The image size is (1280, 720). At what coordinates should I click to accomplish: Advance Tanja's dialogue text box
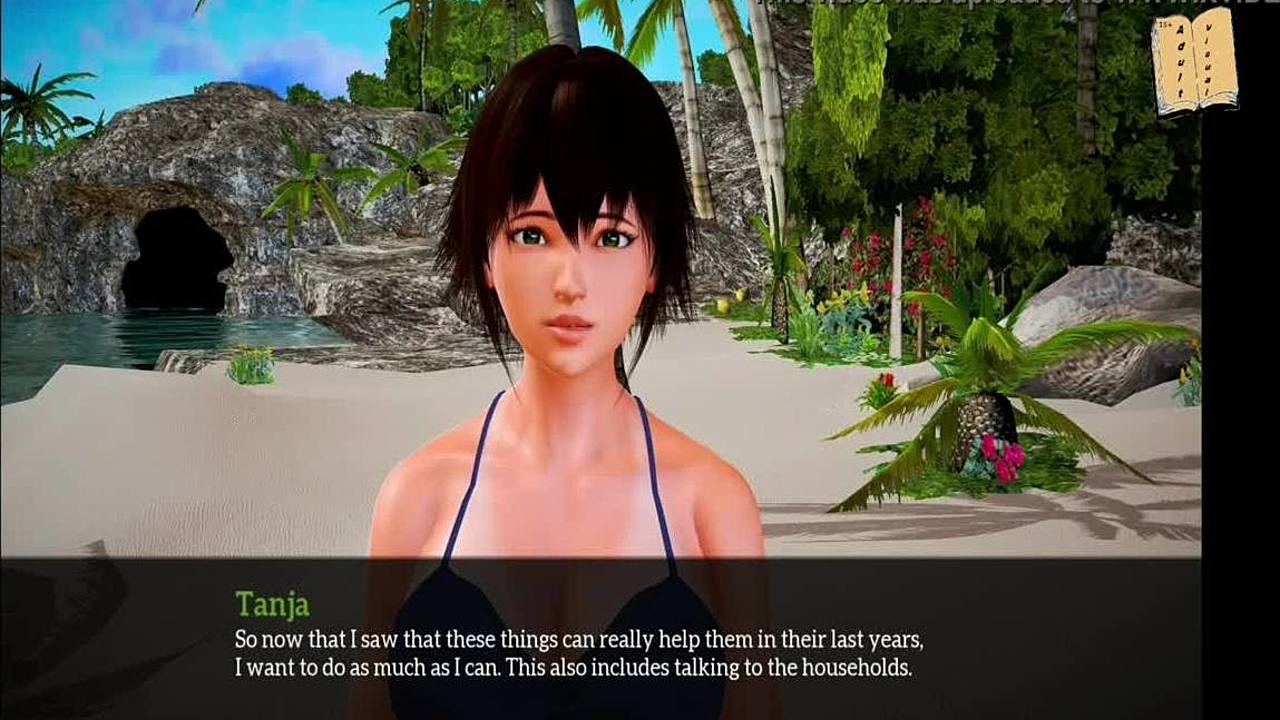point(600,640)
